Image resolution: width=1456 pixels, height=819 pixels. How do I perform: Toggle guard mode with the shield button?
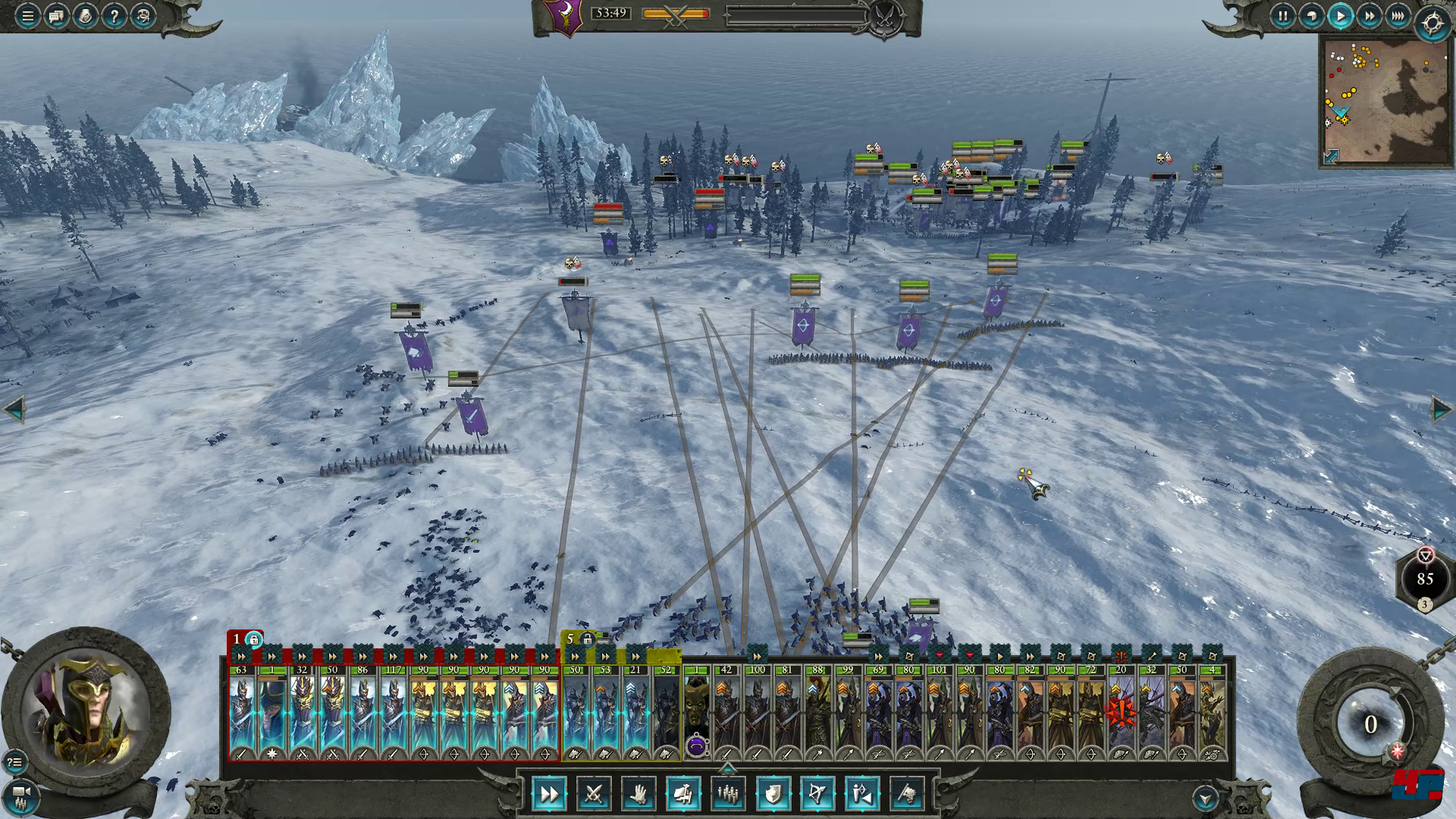[x=773, y=794]
